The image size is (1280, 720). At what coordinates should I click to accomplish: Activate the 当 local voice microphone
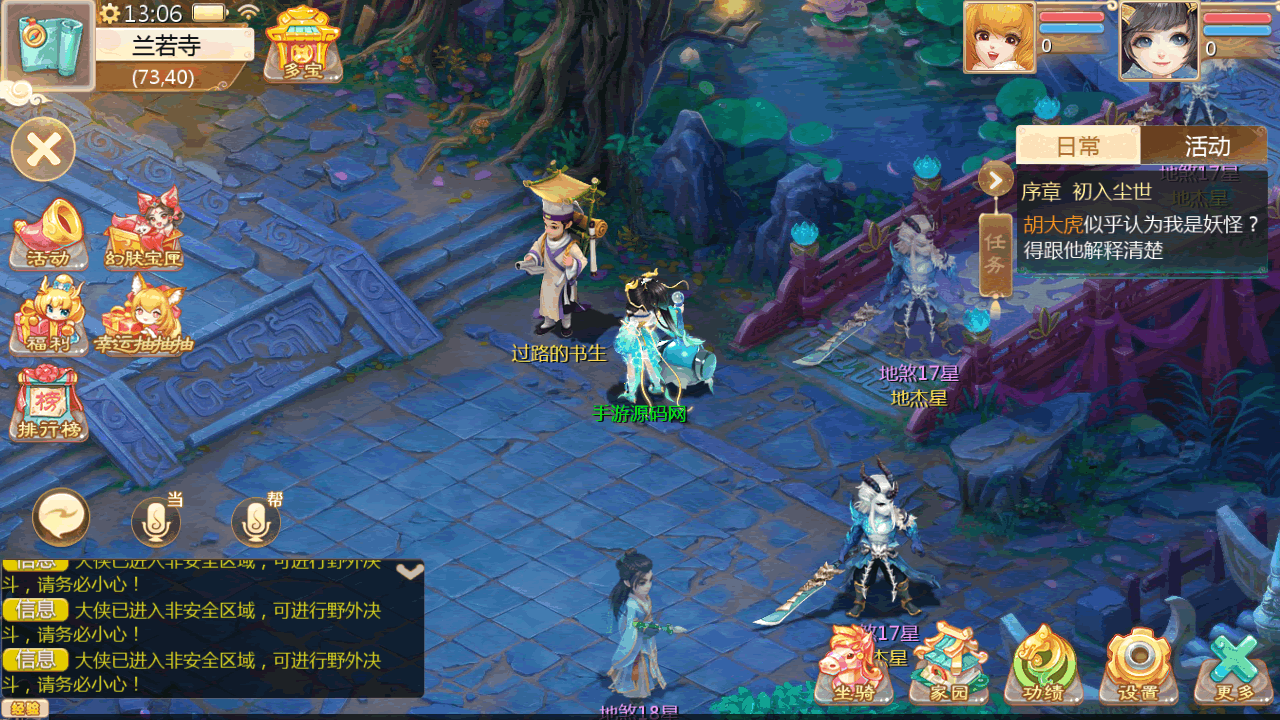coord(156,520)
